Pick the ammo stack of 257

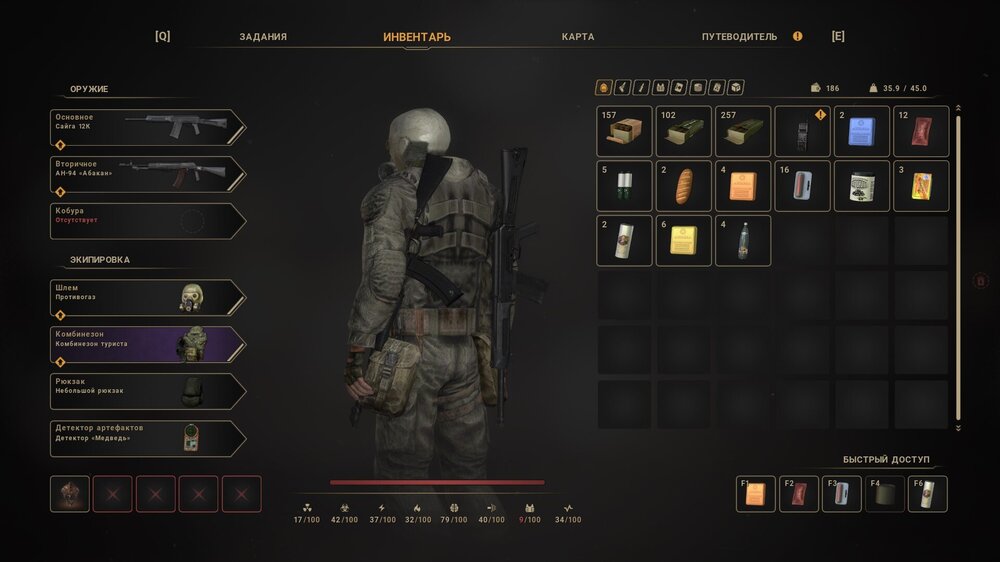pos(743,132)
